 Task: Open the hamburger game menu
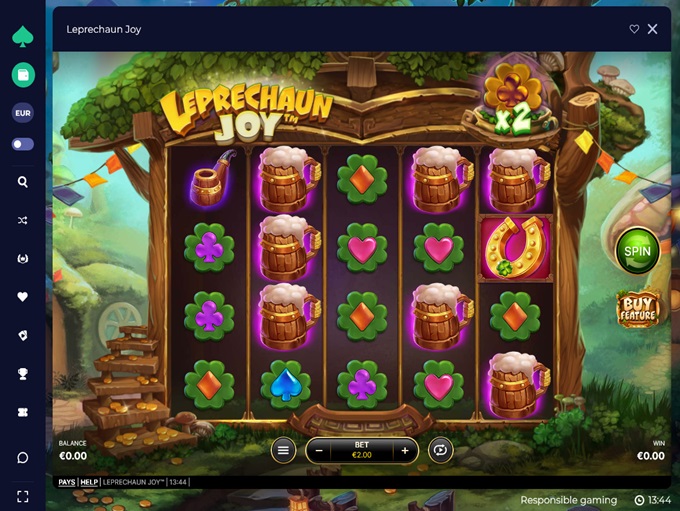click(x=283, y=451)
